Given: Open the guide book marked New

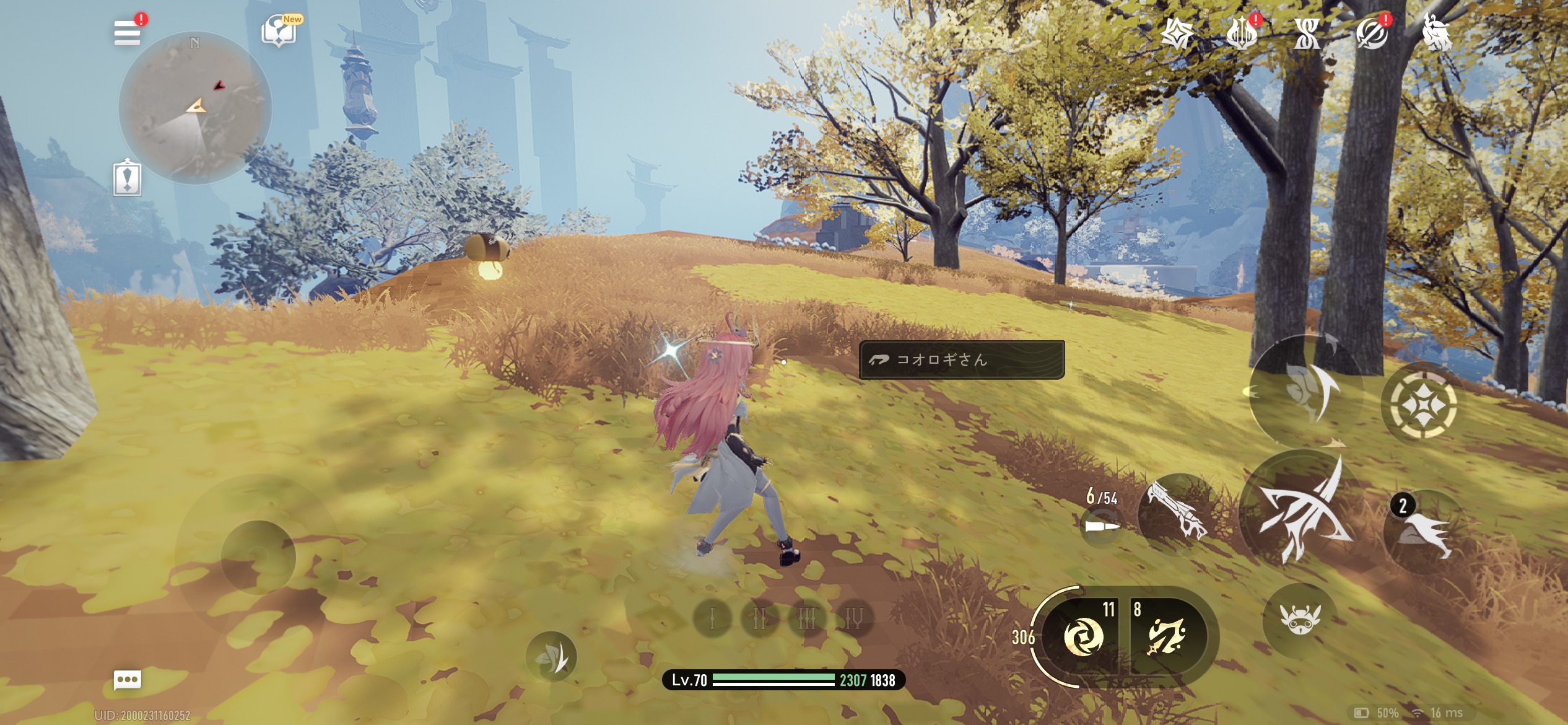Looking at the screenshot, I should tap(279, 31).
